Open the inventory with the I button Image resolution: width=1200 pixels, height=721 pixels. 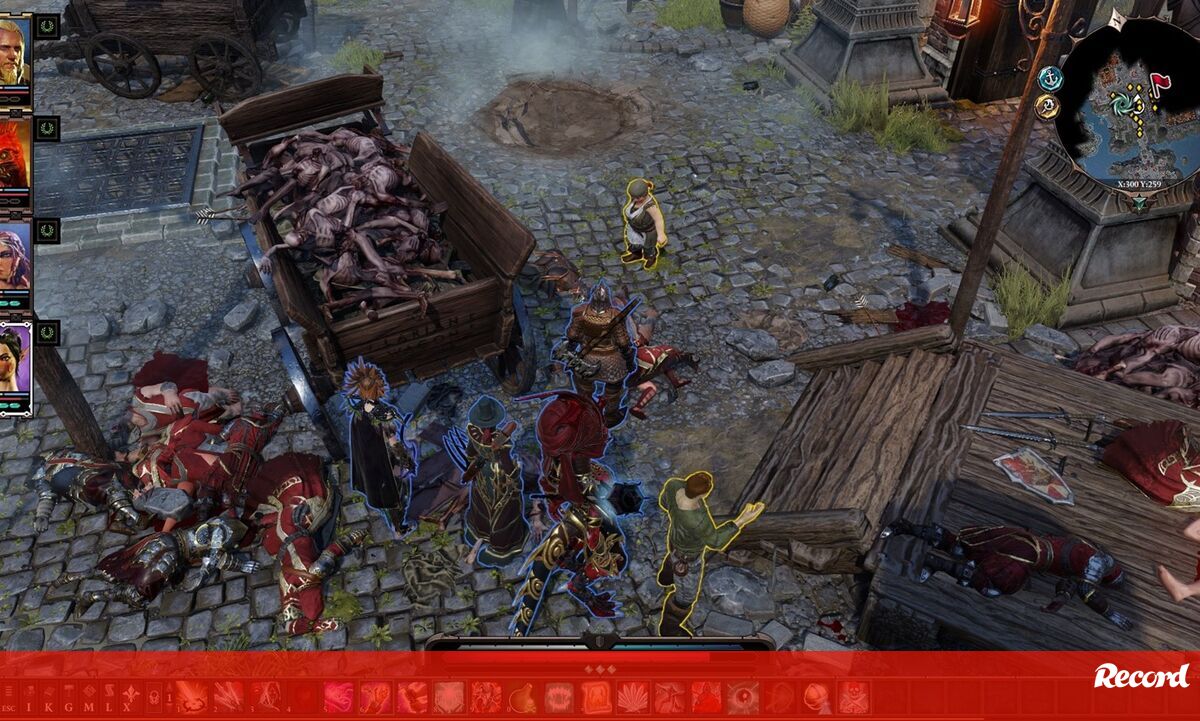click(x=30, y=698)
